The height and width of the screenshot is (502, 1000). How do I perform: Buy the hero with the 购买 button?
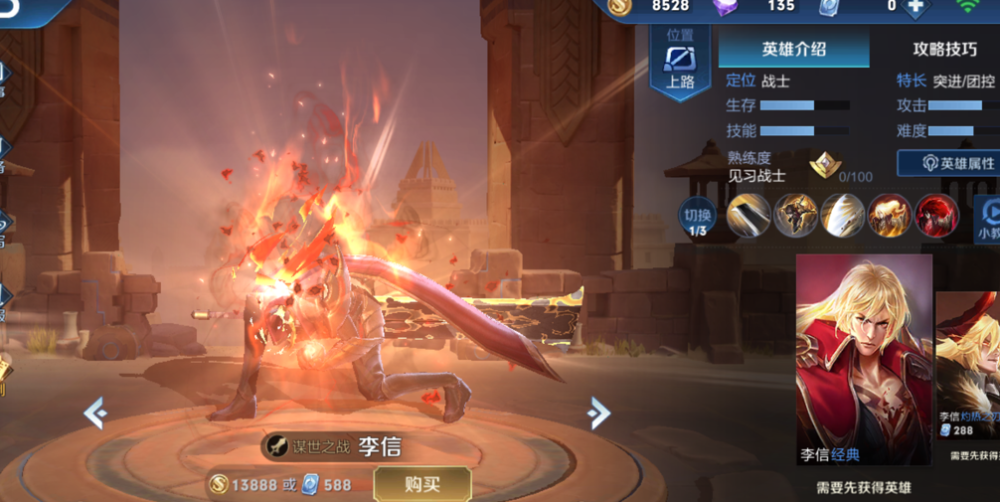422,484
